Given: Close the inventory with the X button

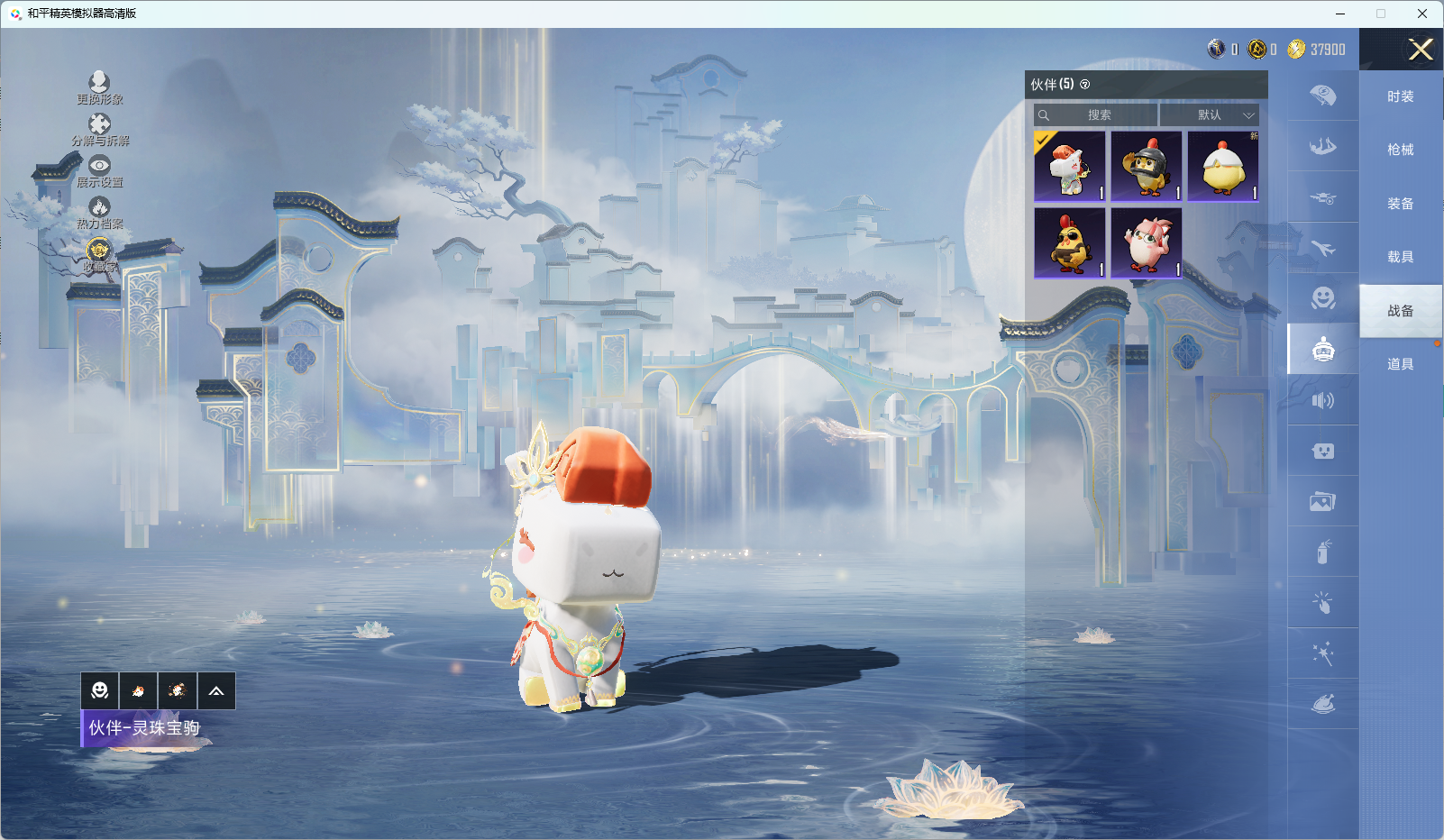Looking at the screenshot, I should (1421, 50).
